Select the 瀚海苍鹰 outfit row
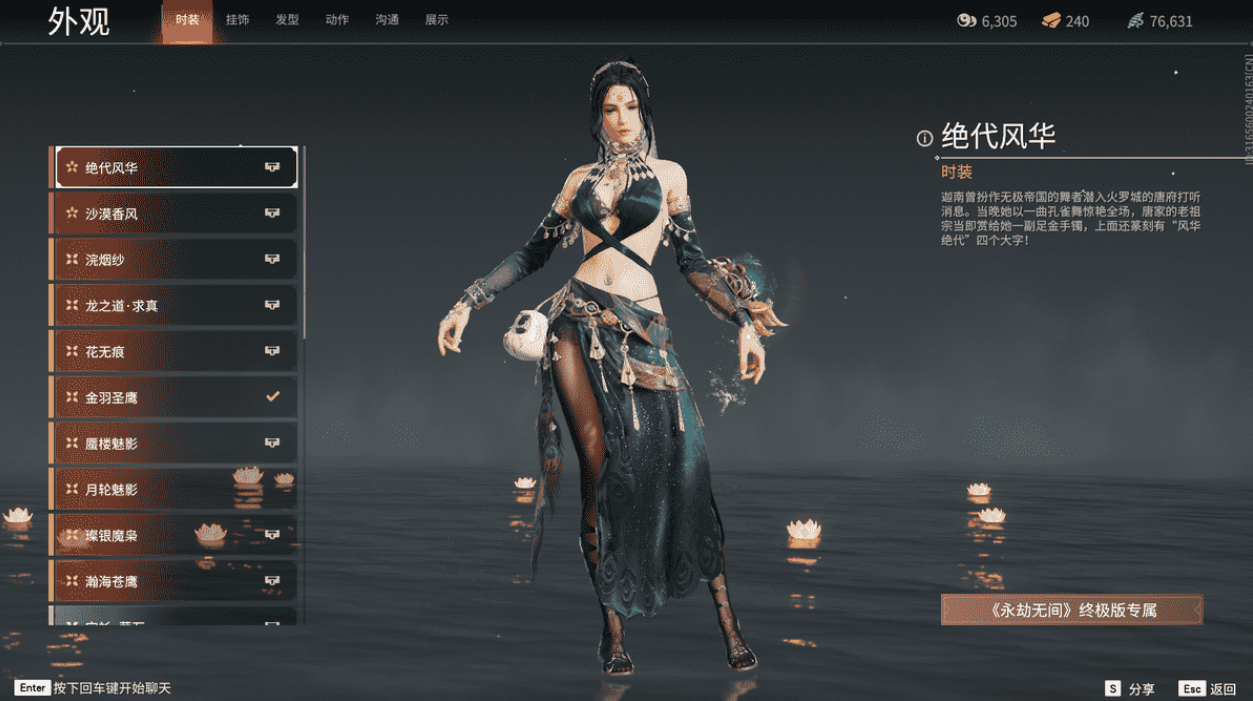 point(175,581)
